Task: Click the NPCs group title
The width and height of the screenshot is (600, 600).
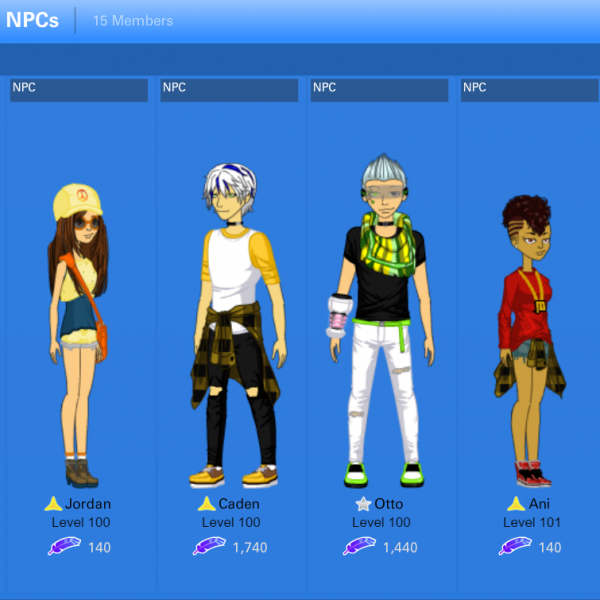Action: (x=33, y=20)
